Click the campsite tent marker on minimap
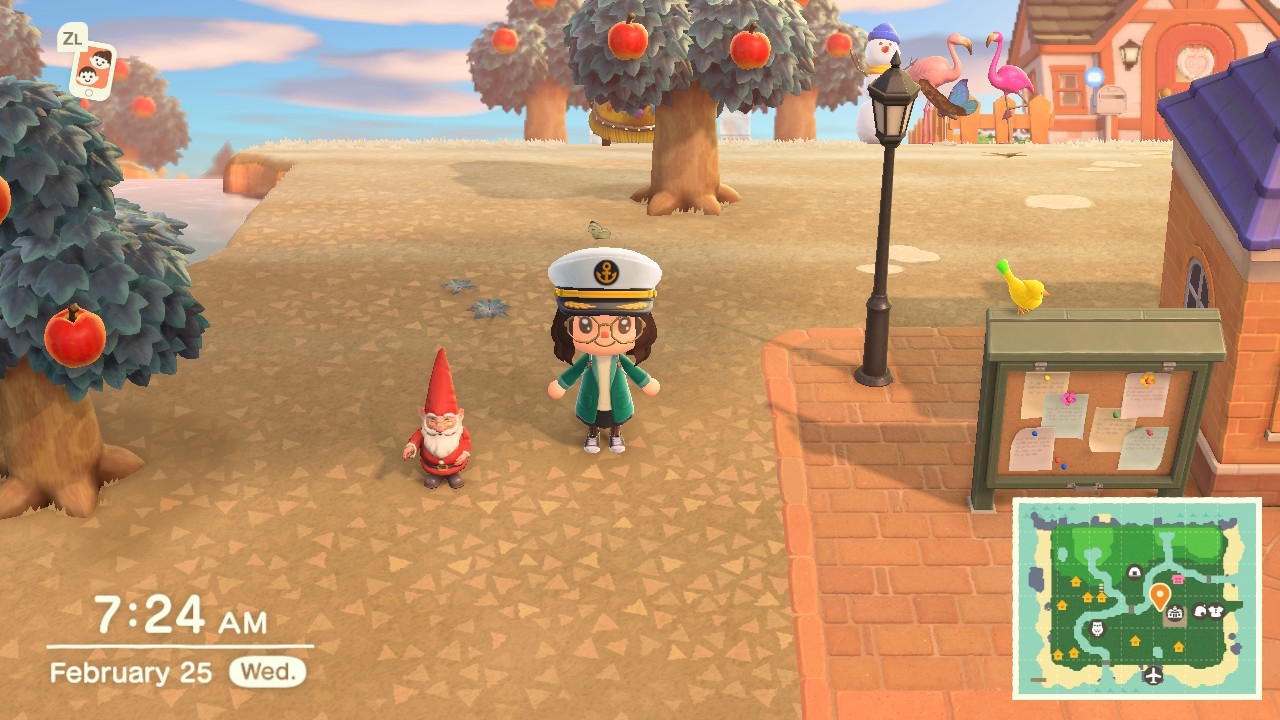 click(1134, 572)
